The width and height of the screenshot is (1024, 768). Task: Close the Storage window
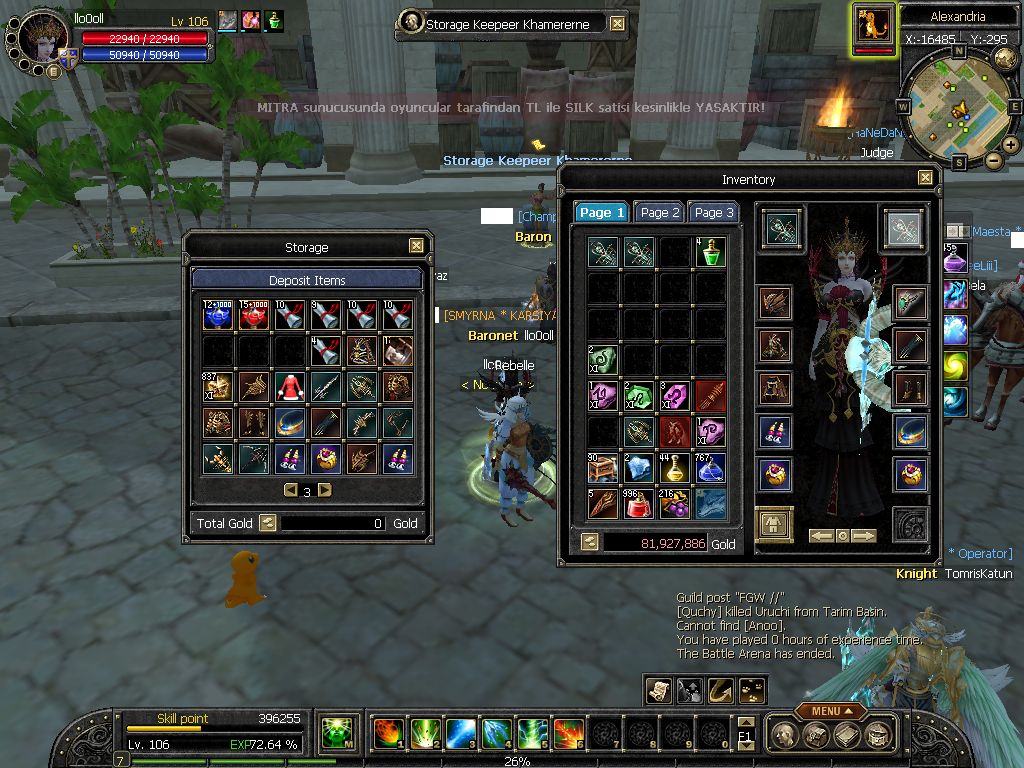tap(416, 246)
